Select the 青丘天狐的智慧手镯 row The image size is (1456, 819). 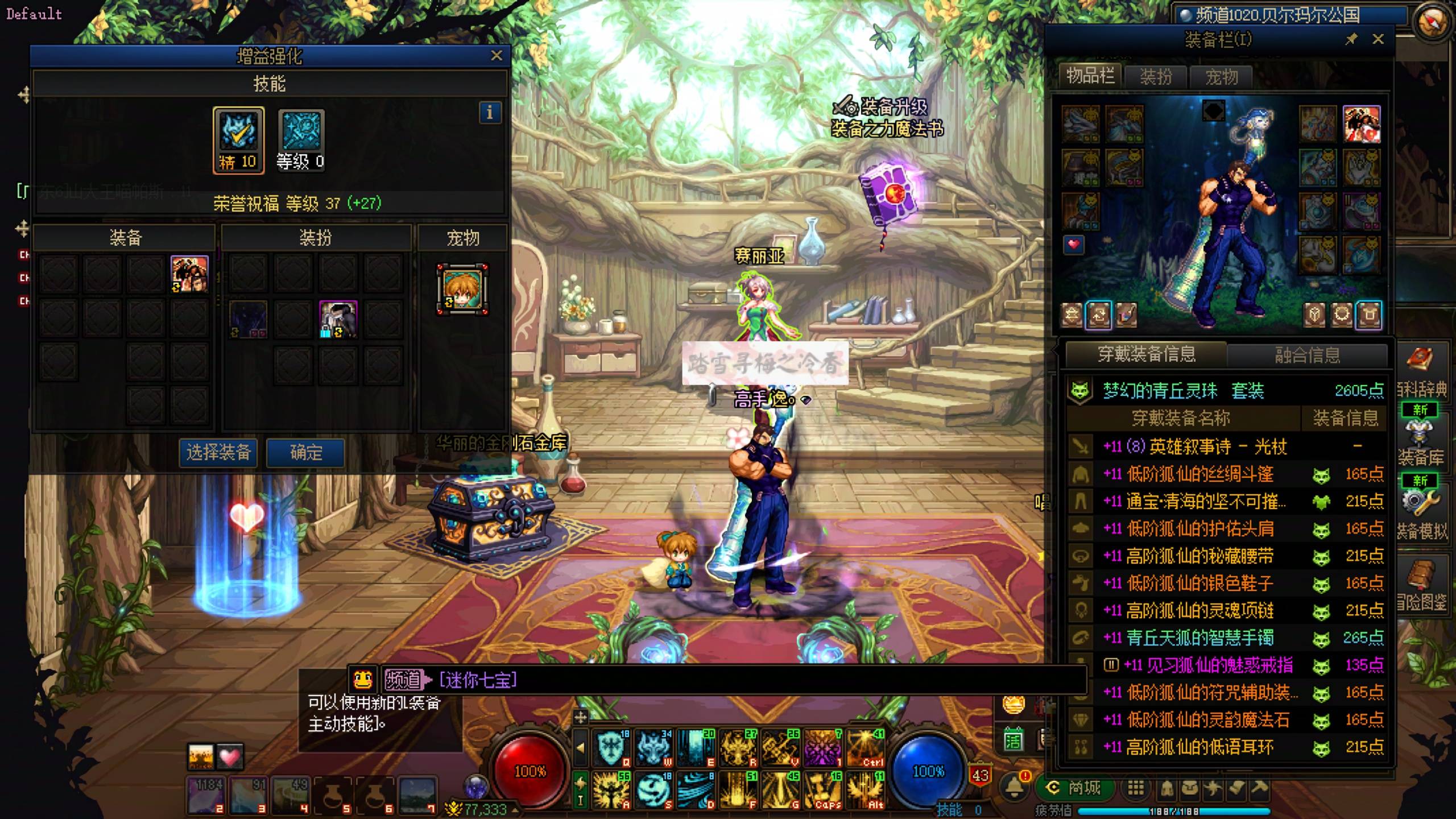tap(1200, 638)
